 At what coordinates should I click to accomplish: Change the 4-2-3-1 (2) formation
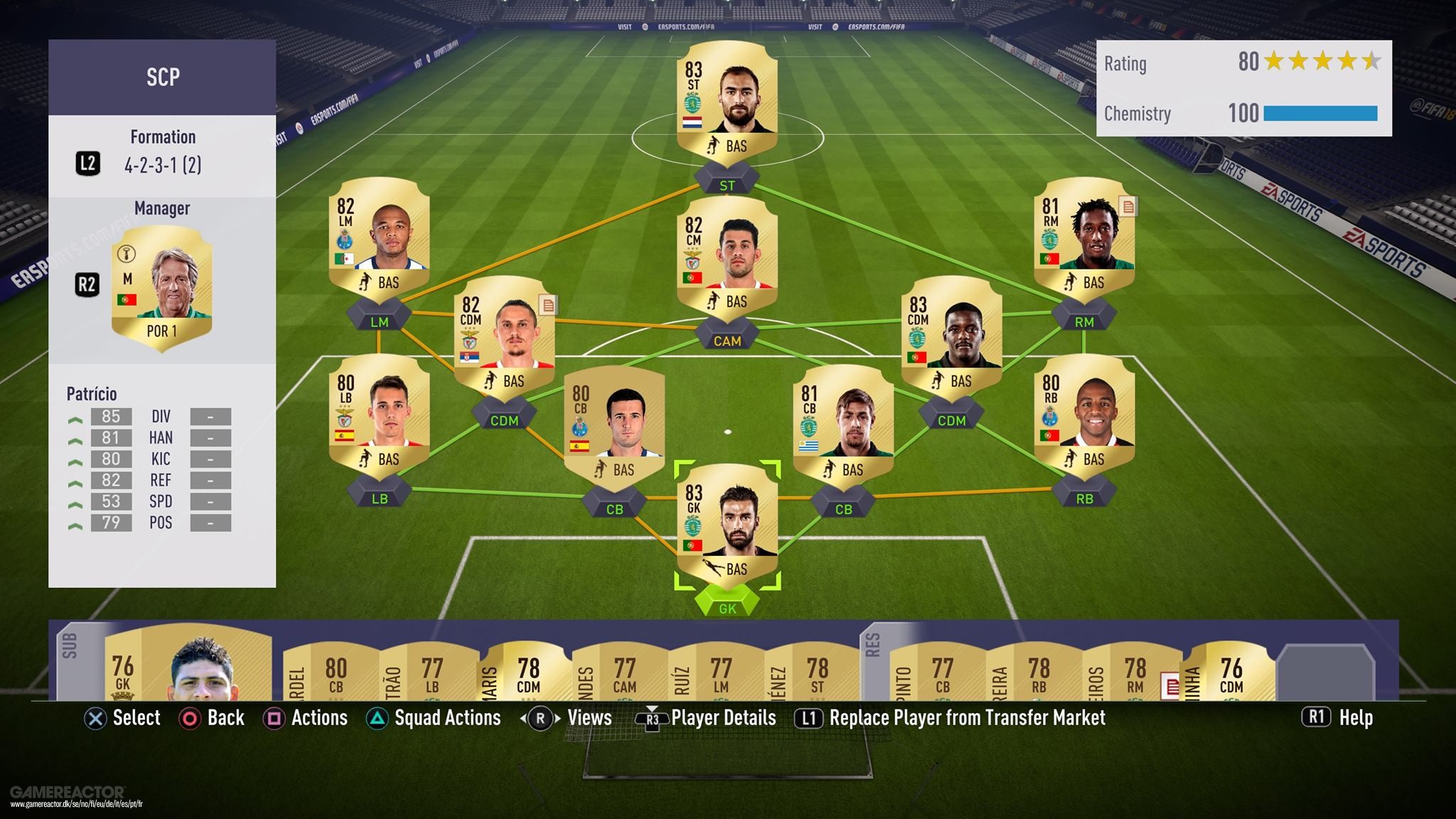162,165
